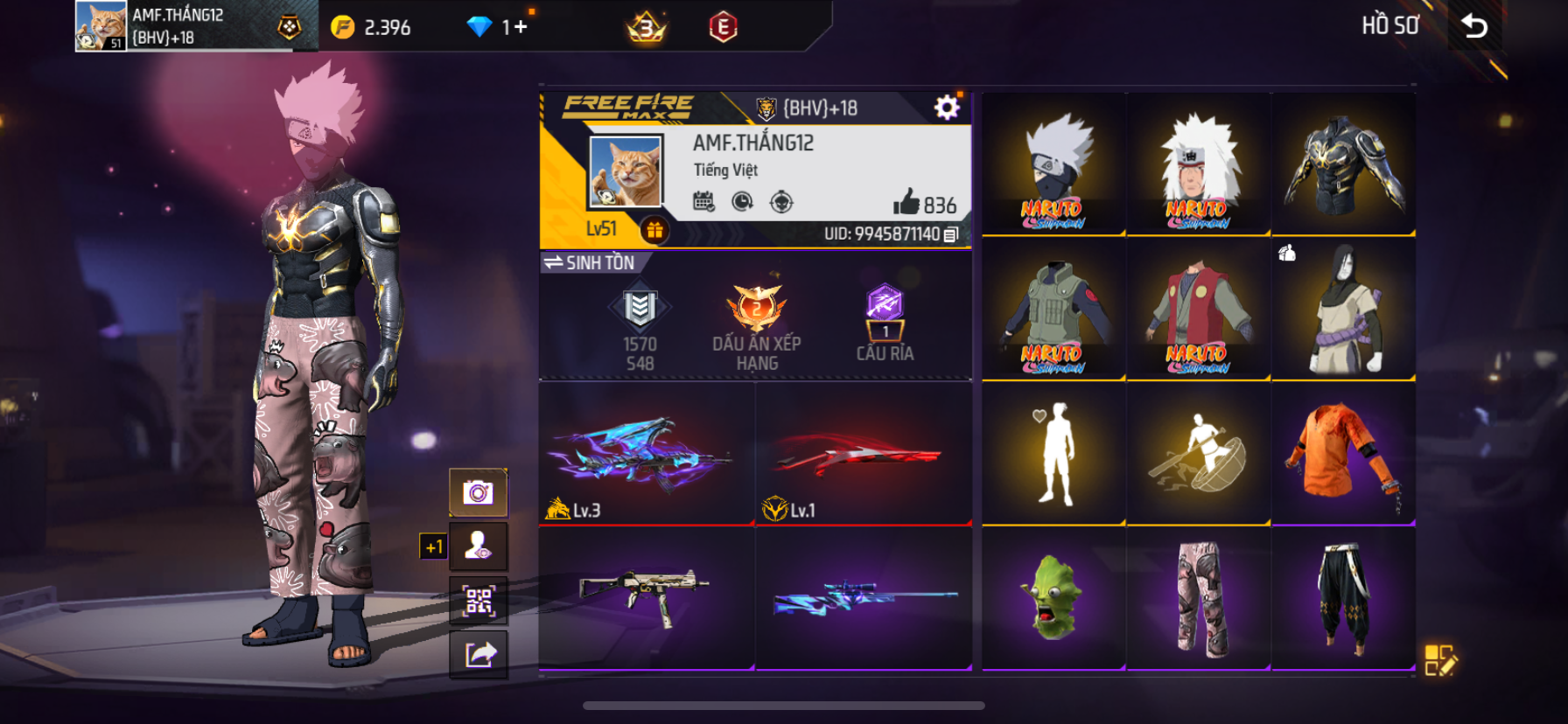Image resolution: width=1568 pixels, height=724 pixels.
Task: Open the camera photo mode
Action: 478,492
